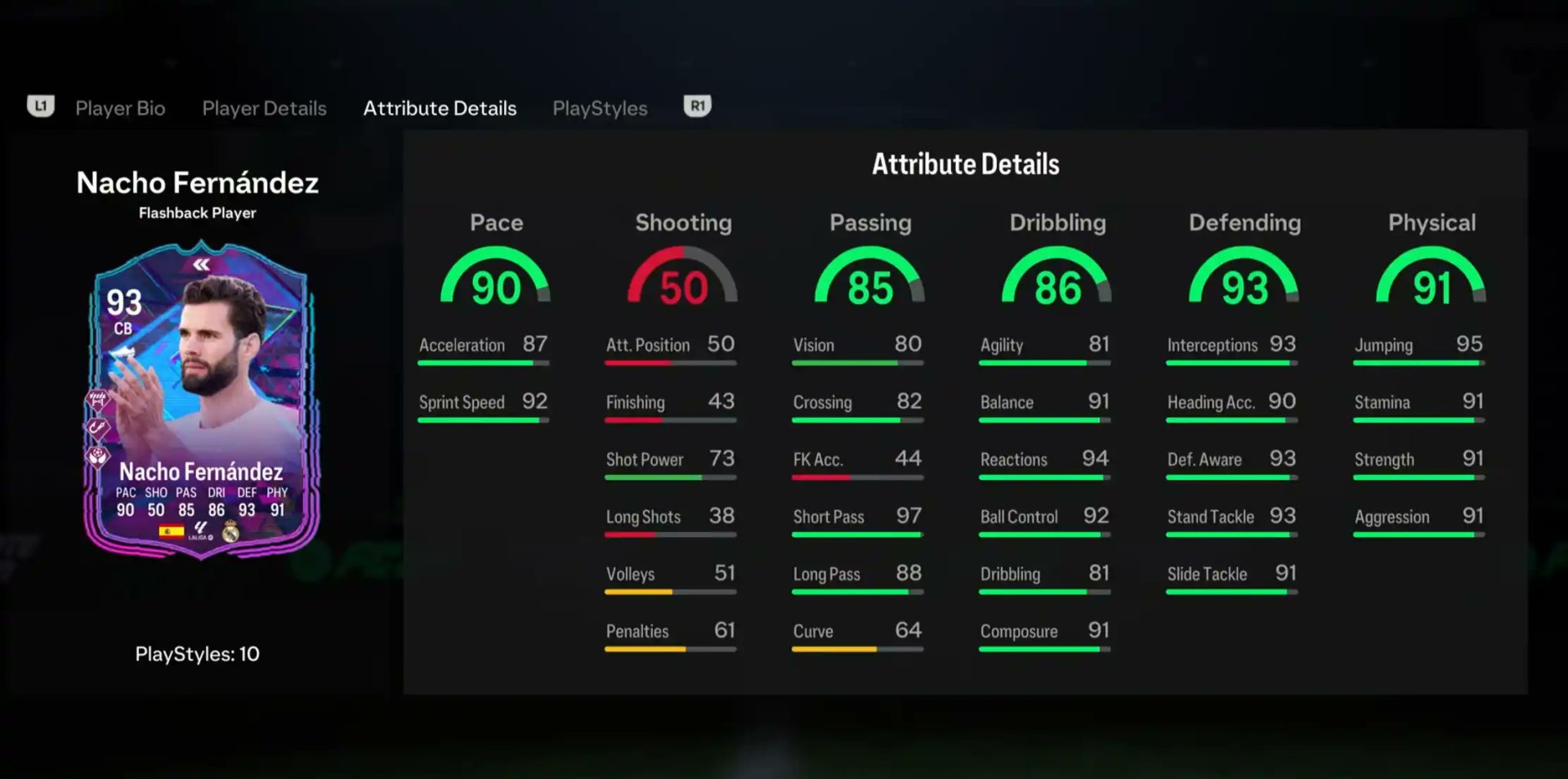Click the Spanish flag on the player card
Screen dimensions: 1568x779
click(x=171, y=531)
